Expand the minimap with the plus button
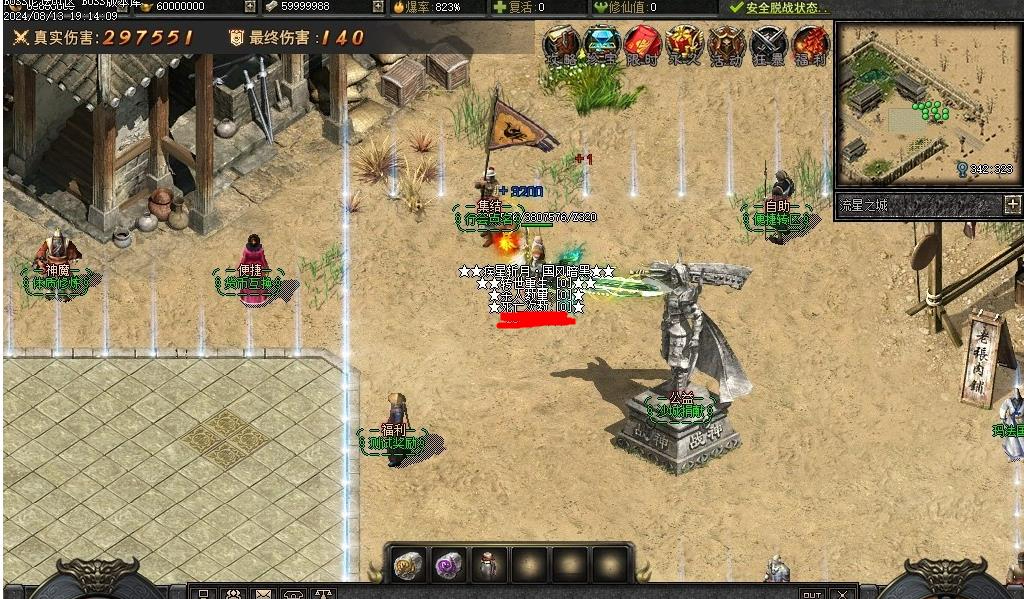 click(x=1011, y=205)
